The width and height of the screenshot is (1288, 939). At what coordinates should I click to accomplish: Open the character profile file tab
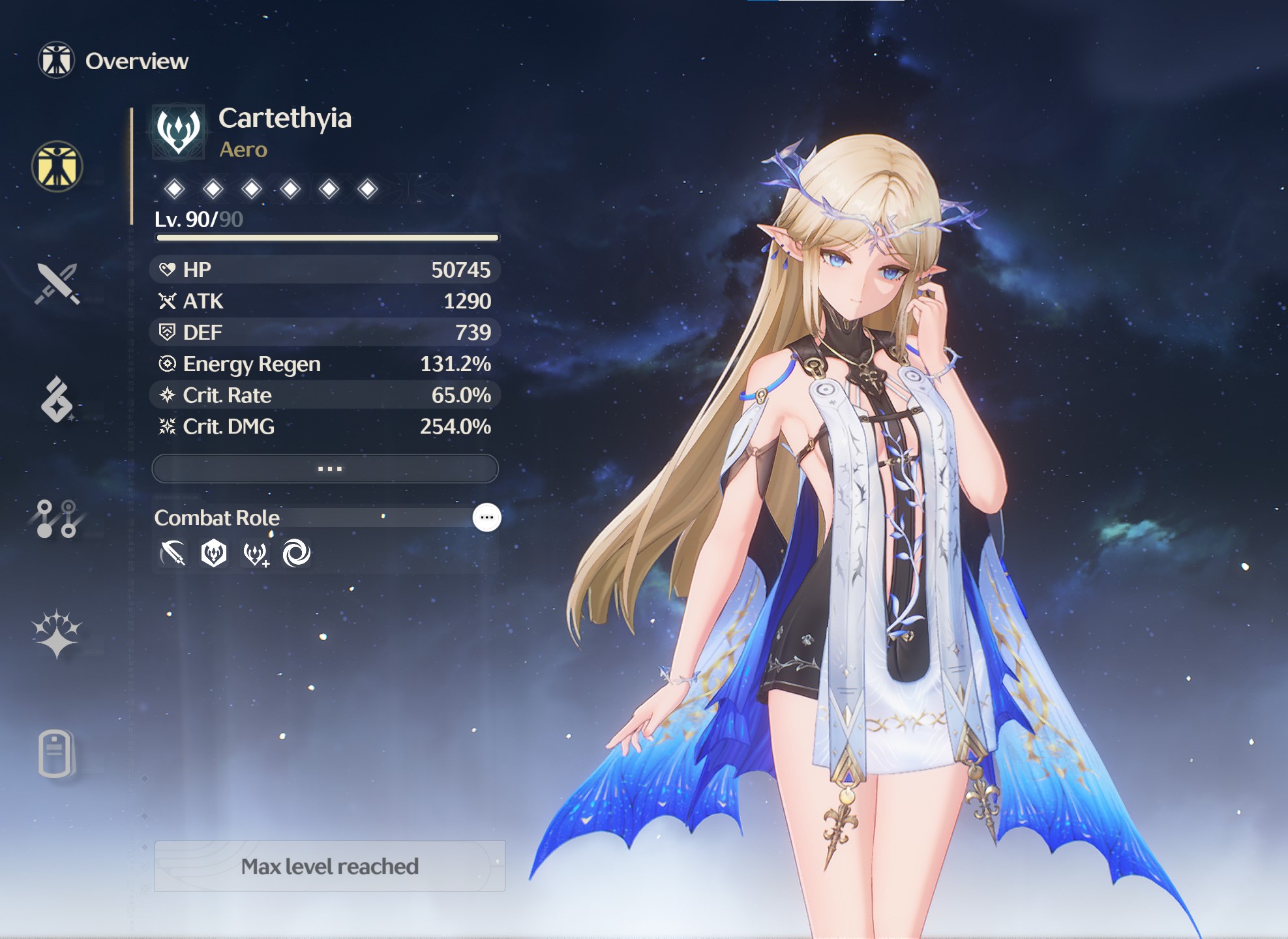56,753
